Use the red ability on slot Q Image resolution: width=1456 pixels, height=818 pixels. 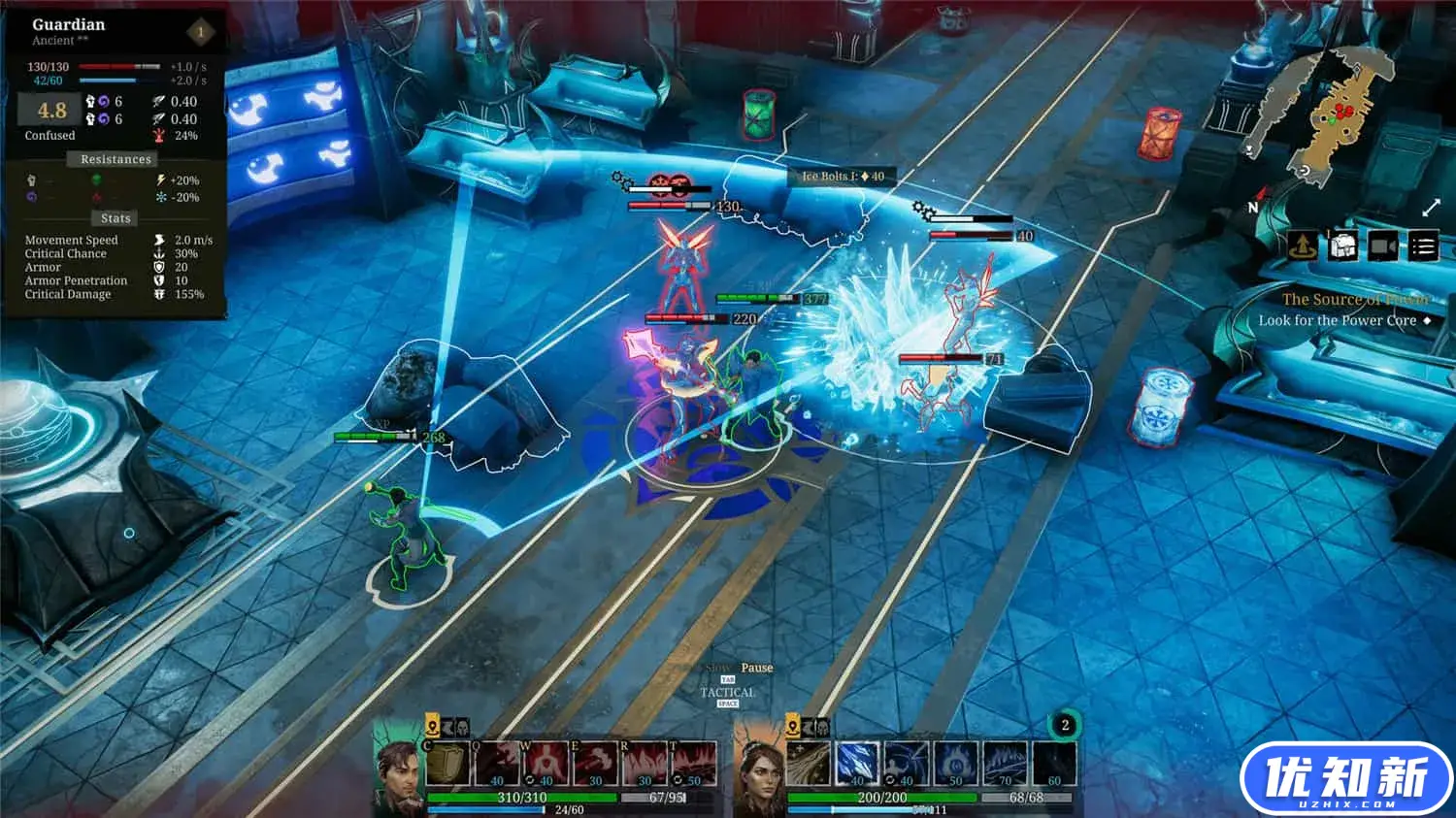tap(497, 764)
